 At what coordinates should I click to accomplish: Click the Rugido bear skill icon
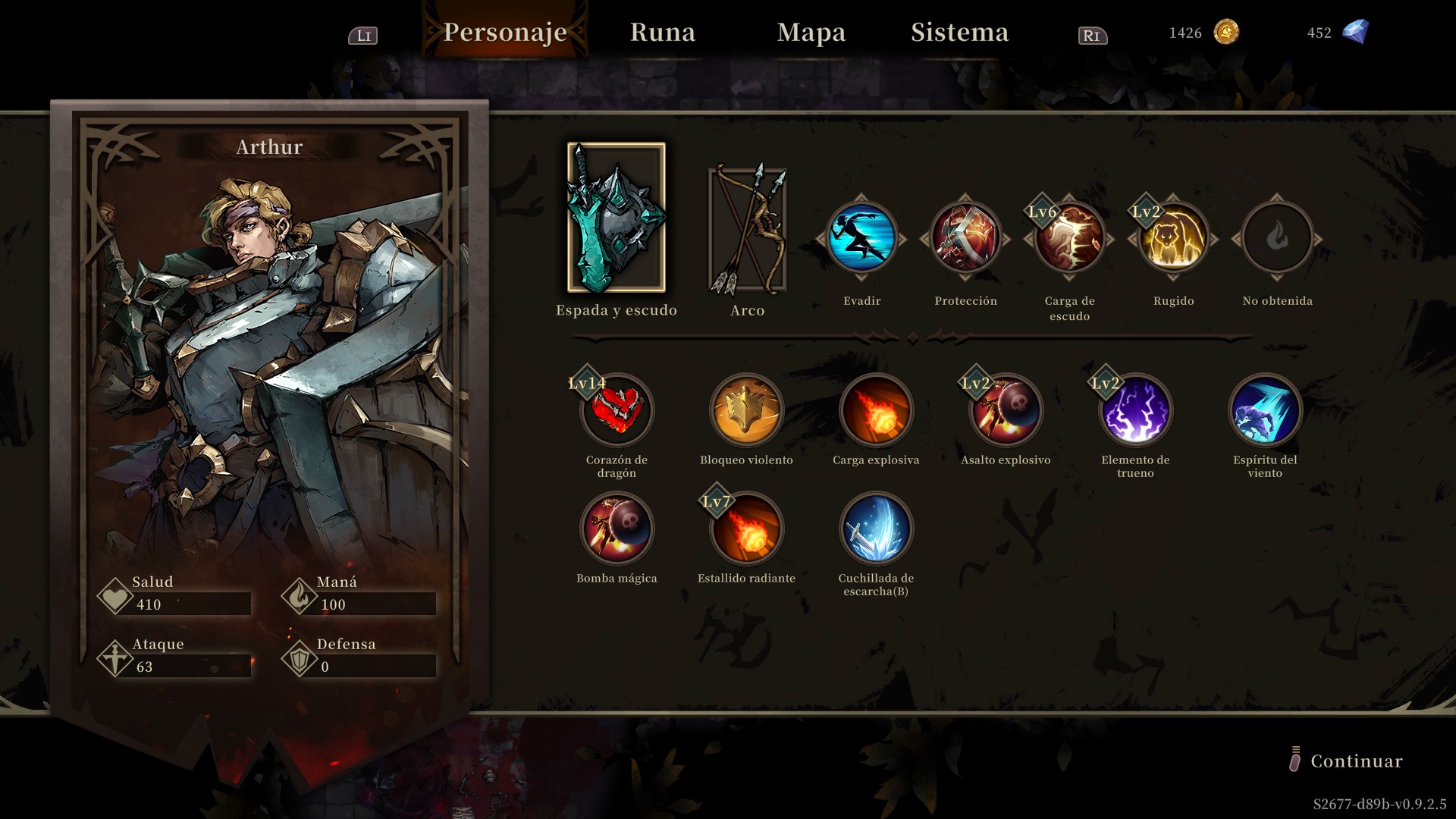pyautogui.click(x=1173, y=238)
